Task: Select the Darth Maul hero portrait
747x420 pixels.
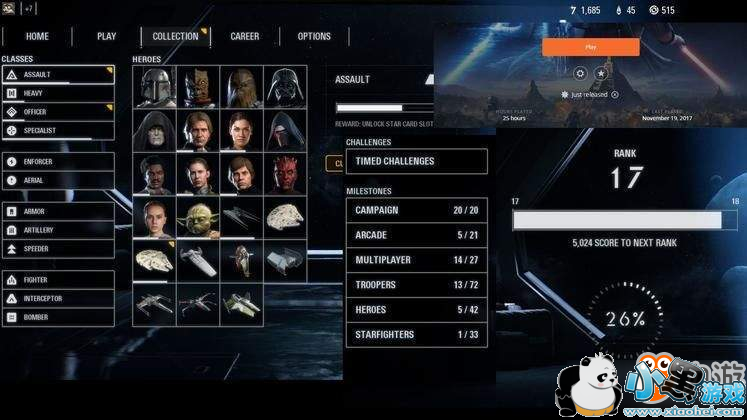Action: [x=283, y=174]
